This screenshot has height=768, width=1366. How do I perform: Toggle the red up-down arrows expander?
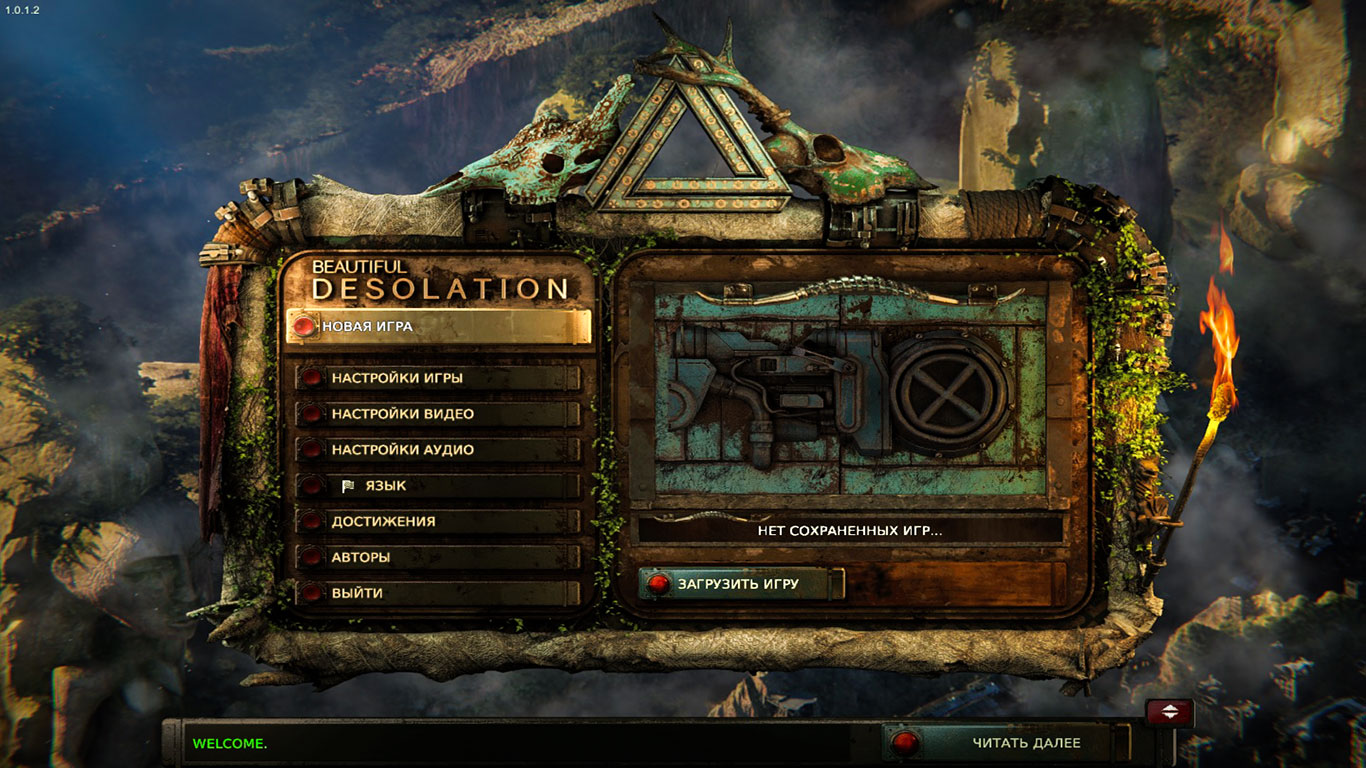tap(1169, 712)
